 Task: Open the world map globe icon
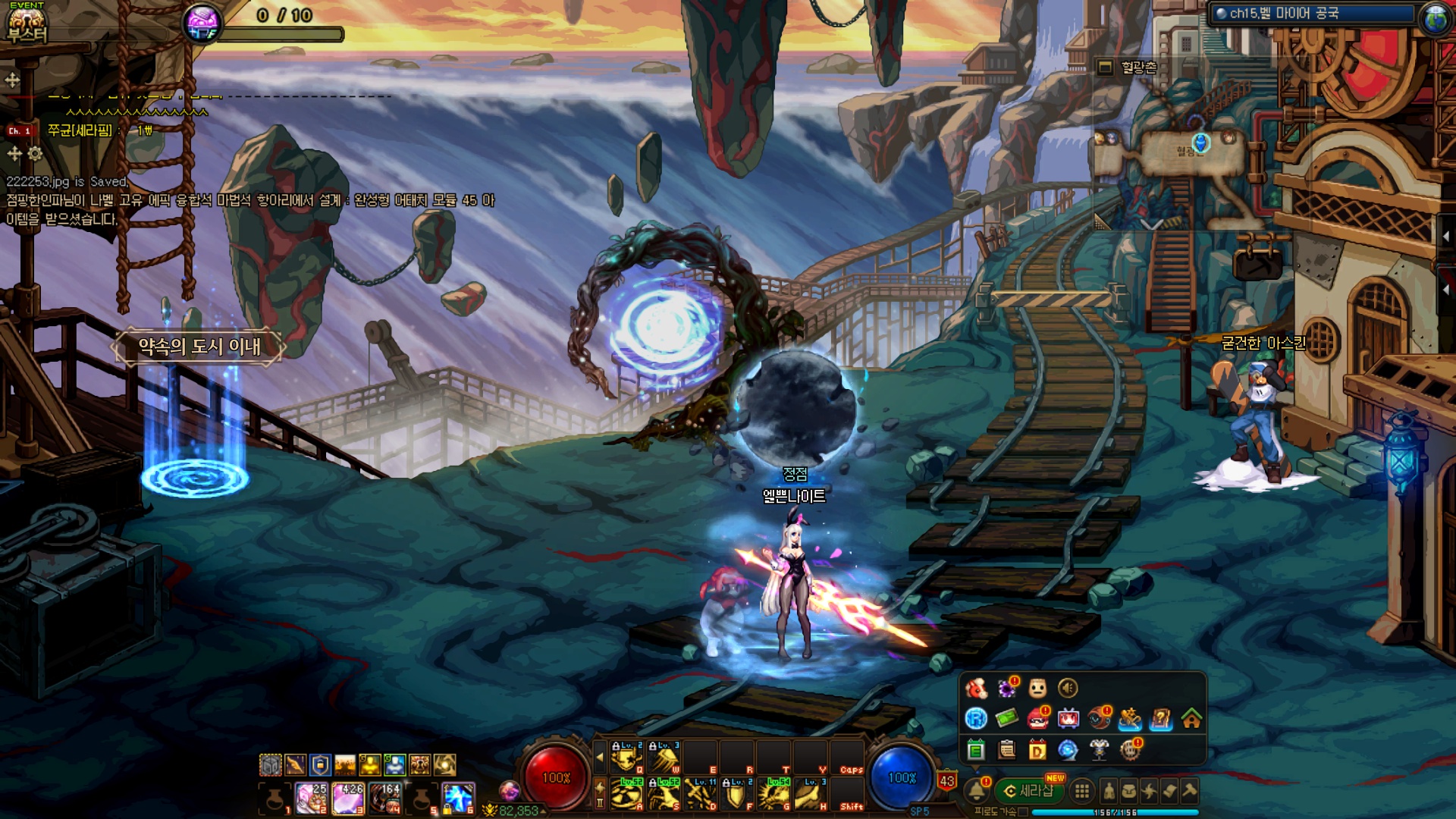coord(1436,18)
